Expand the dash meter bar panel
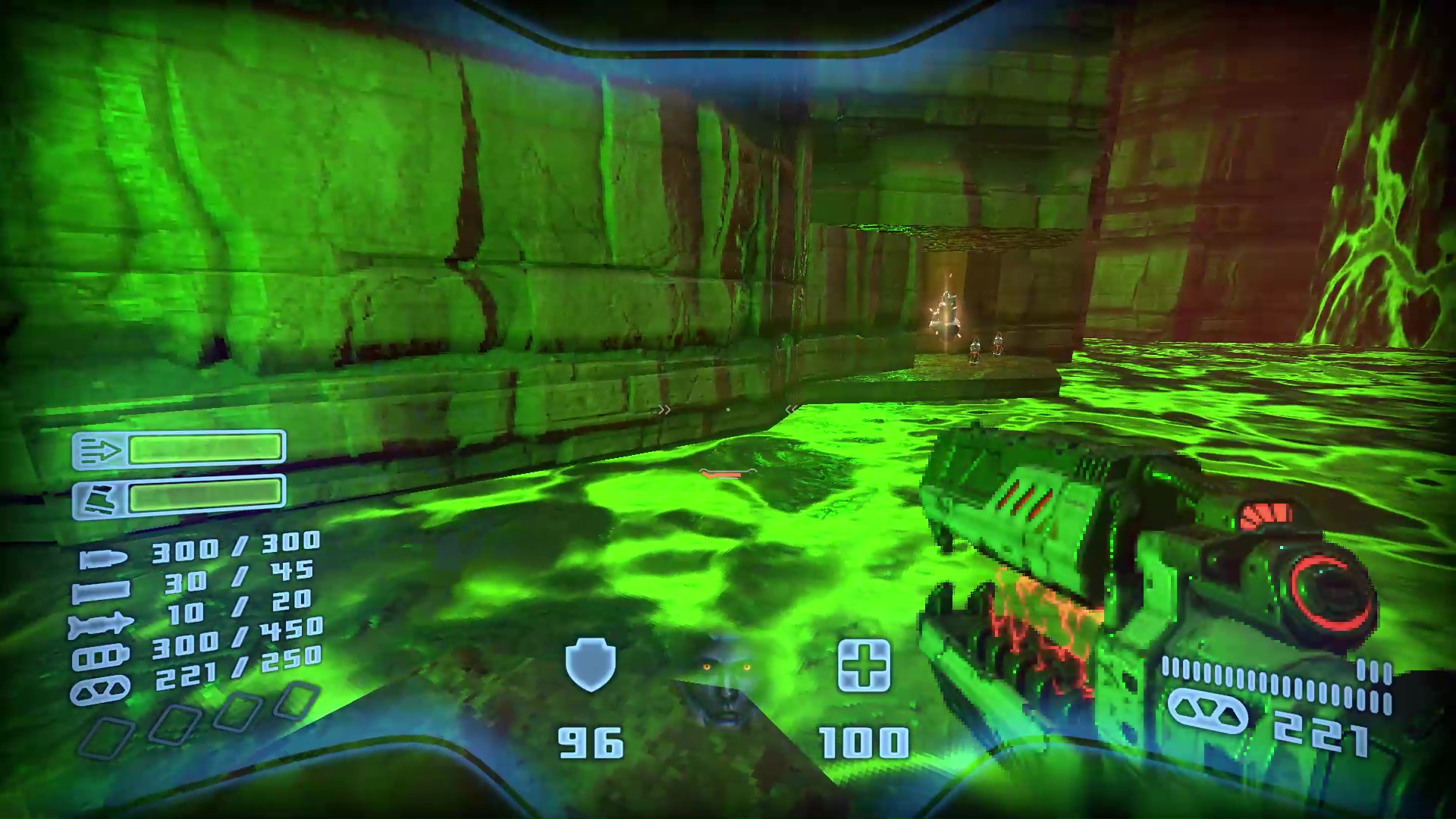The width and height of the screenshot is (1456, 819). tap(206, 448)
